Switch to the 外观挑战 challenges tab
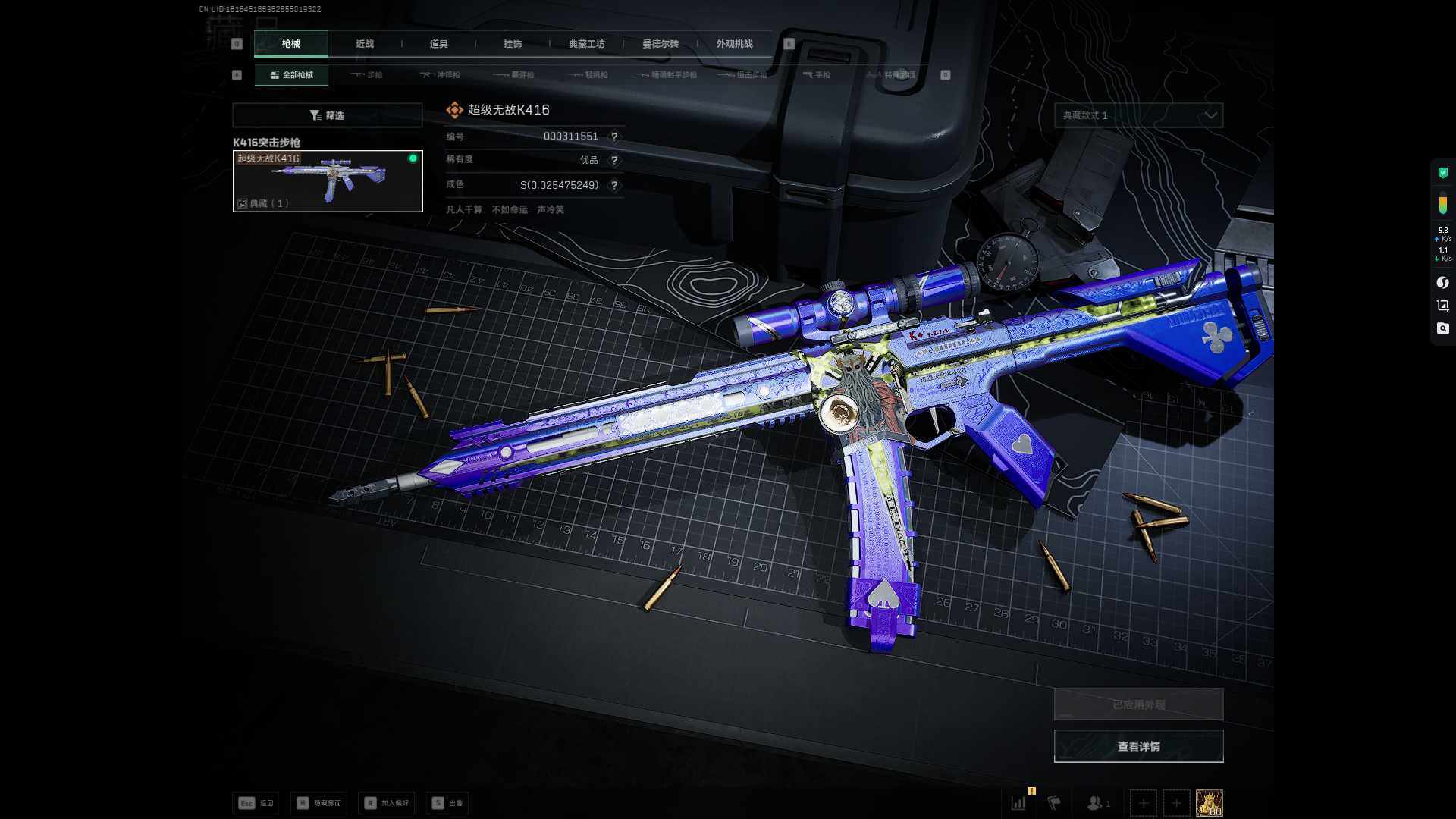1456x819 pixels. click(x=734, y=44)
